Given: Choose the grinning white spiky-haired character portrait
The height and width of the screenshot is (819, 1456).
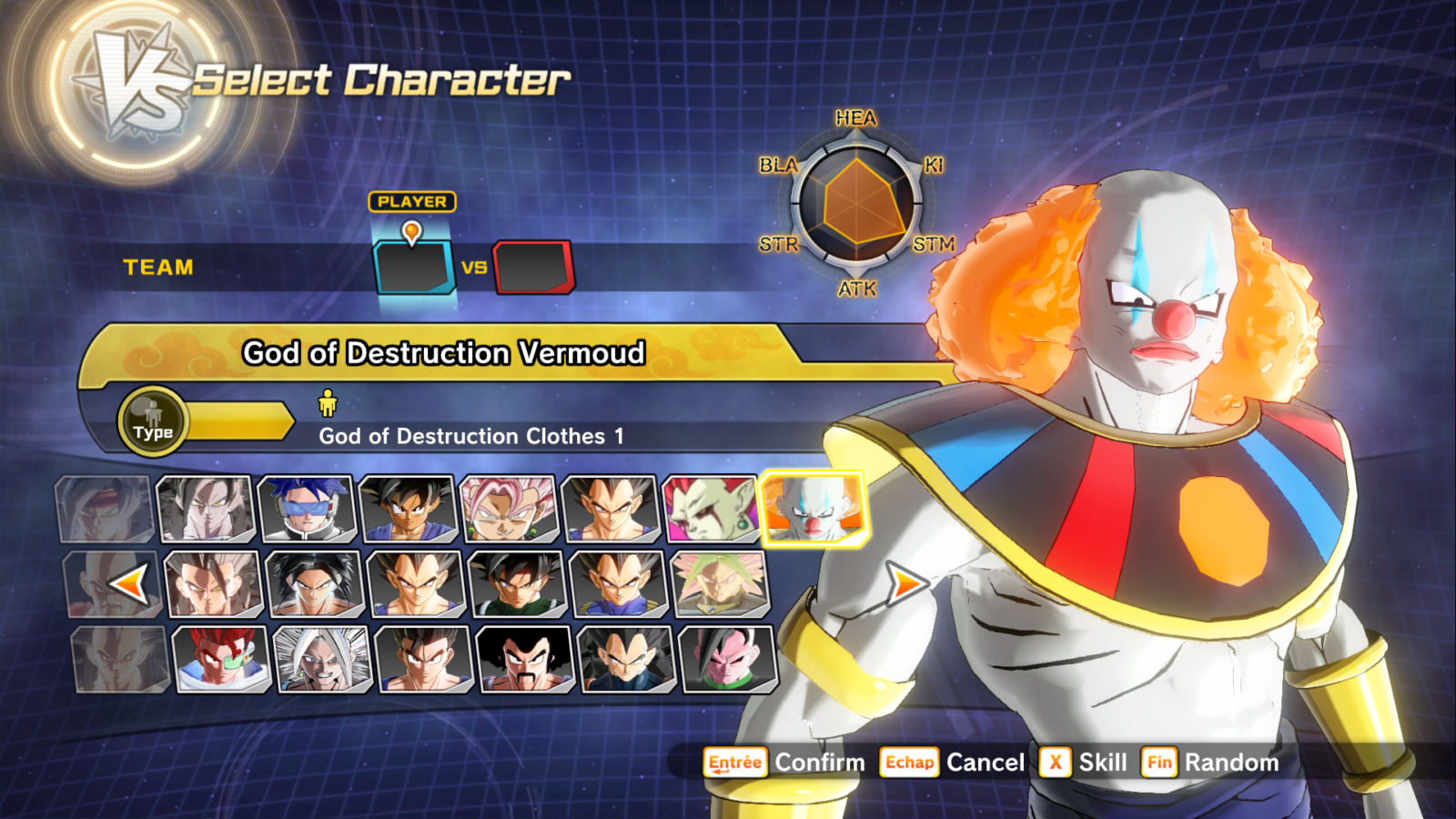Looking at the screenshot, I should 322,659.
